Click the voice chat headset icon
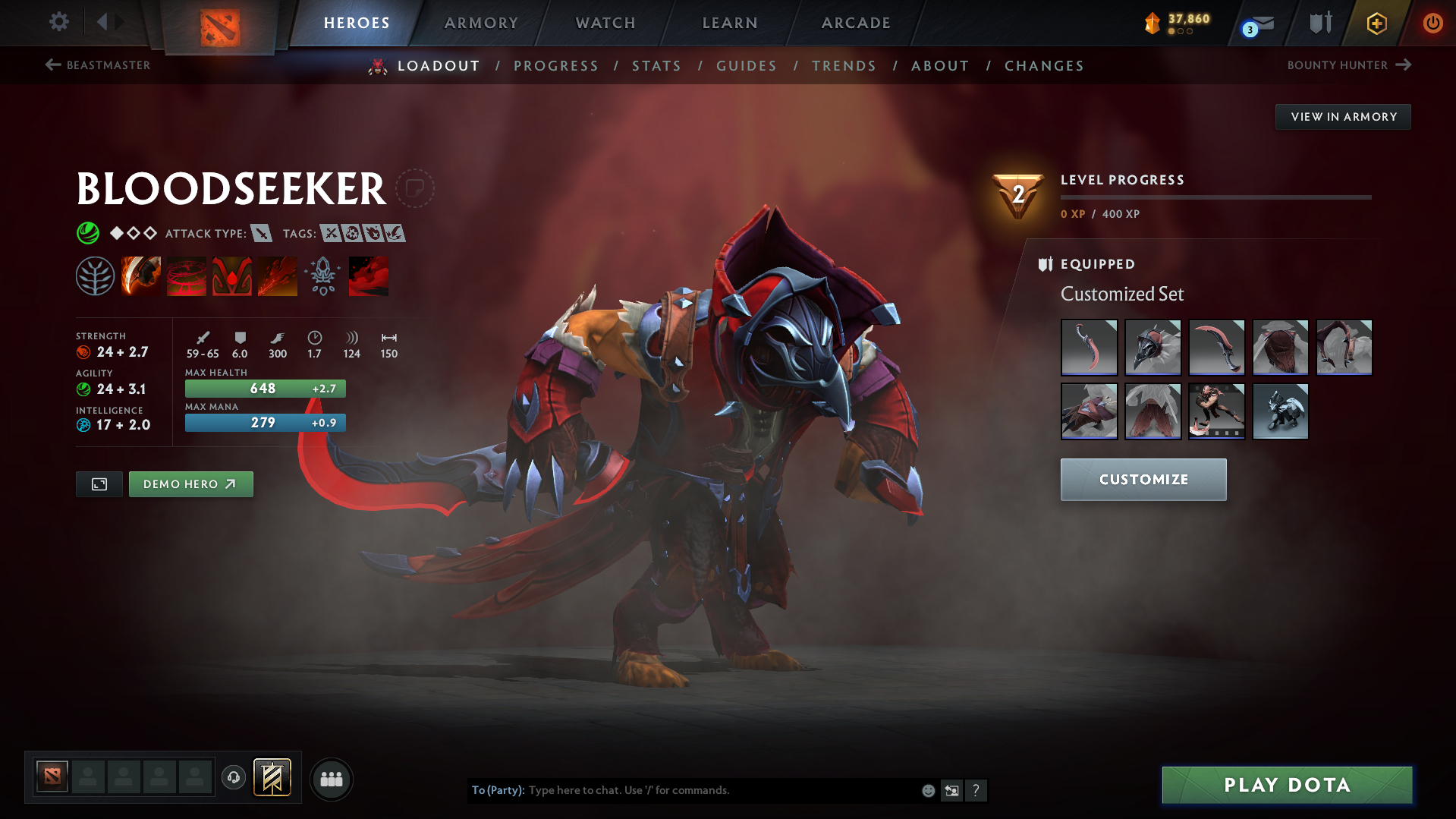Screen dimensions: 1456x819 click(x=233, y=779)
